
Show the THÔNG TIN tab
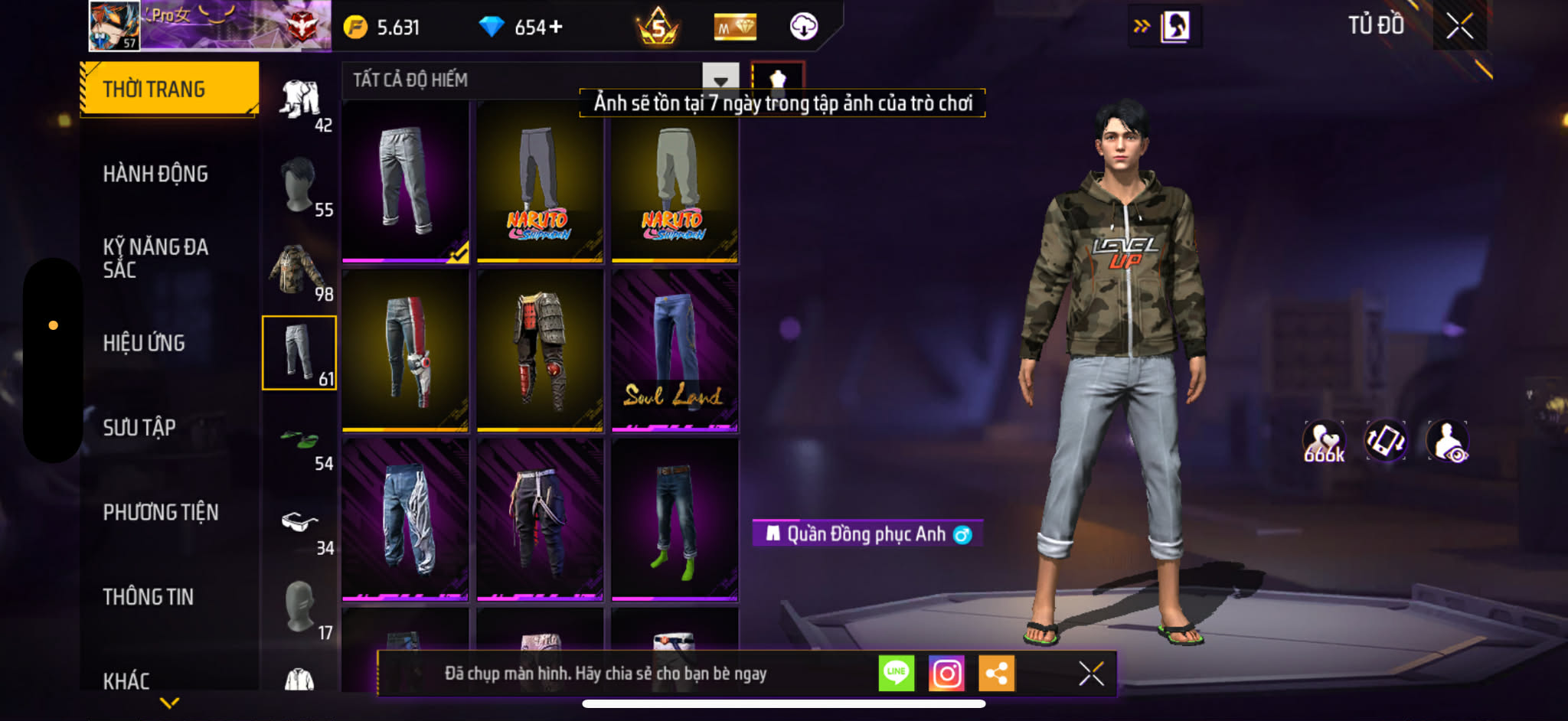coord(149,597)
